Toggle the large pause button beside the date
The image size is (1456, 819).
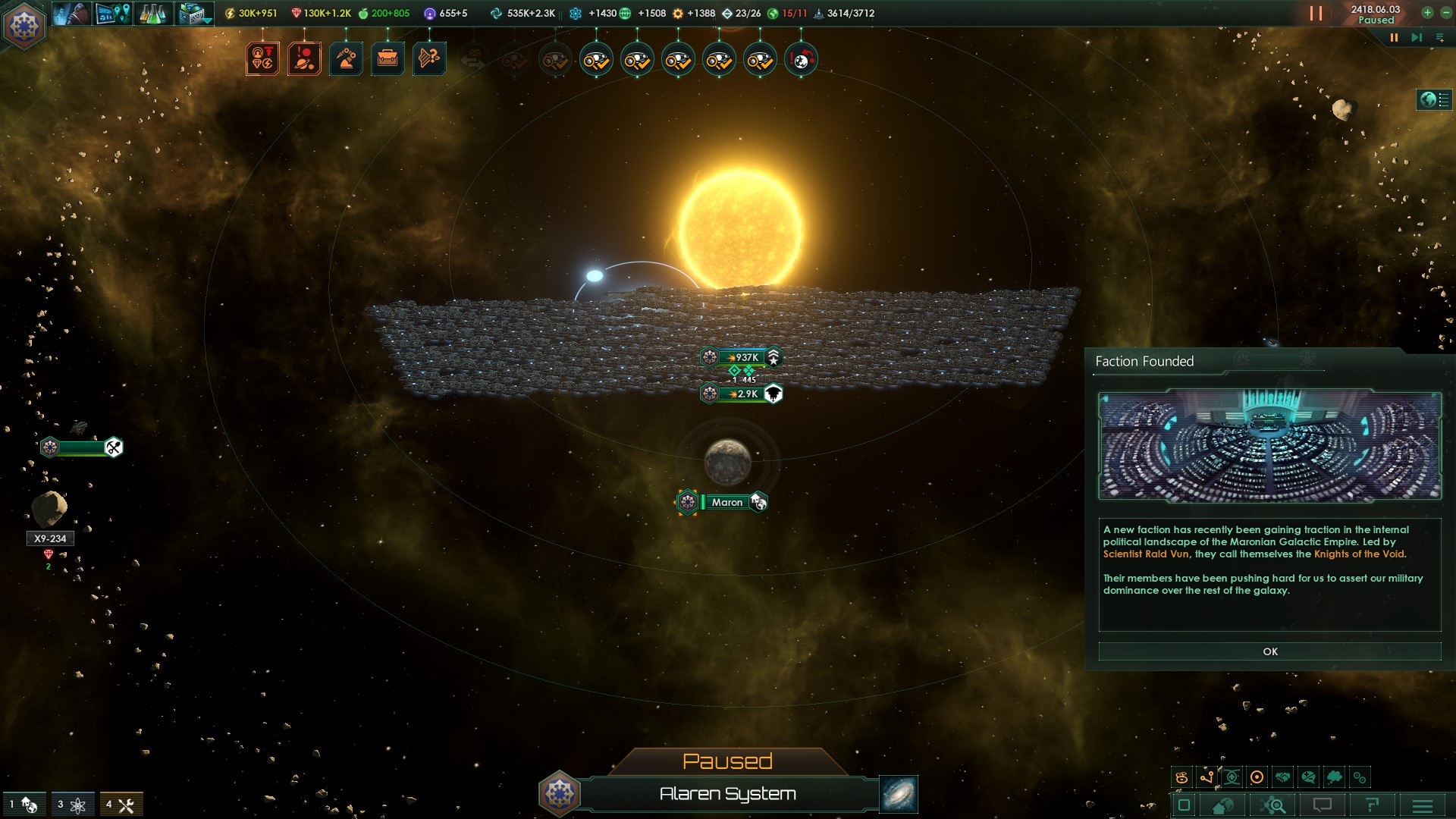coord(1316,14)
